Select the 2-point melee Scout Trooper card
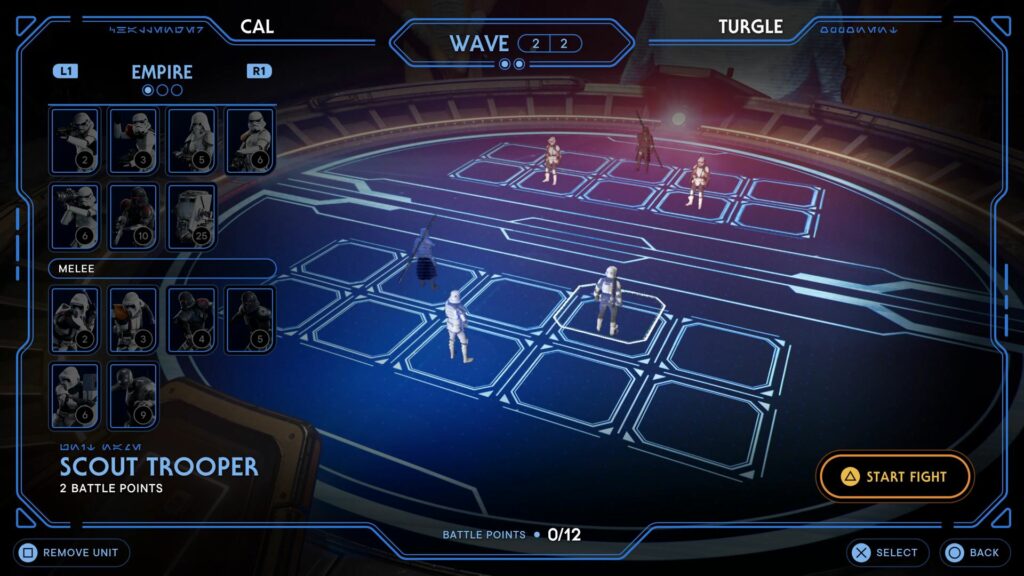The width and height of the screenshot is (1024, 576). point(75,320)
